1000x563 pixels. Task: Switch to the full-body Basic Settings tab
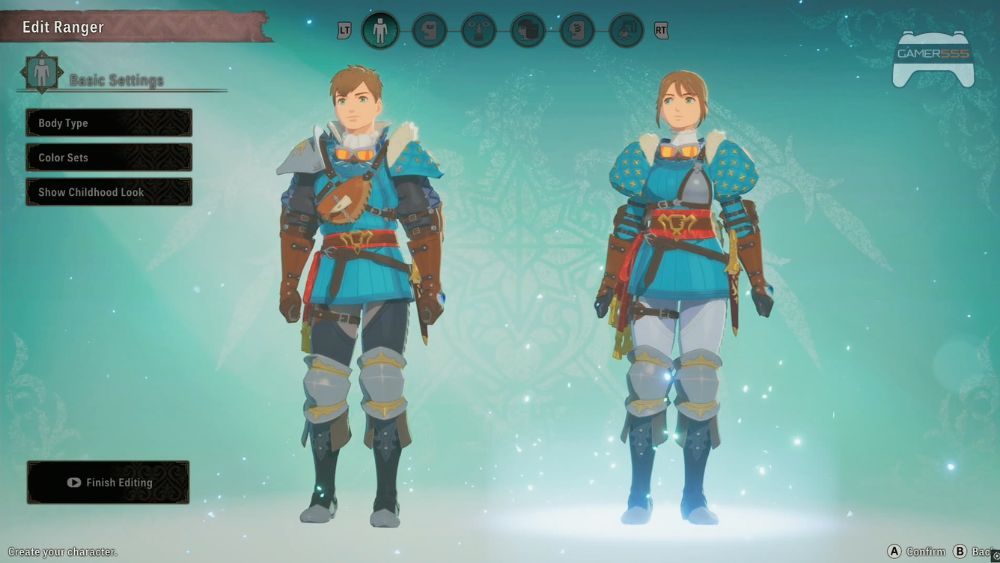click(x=380, y=30)
